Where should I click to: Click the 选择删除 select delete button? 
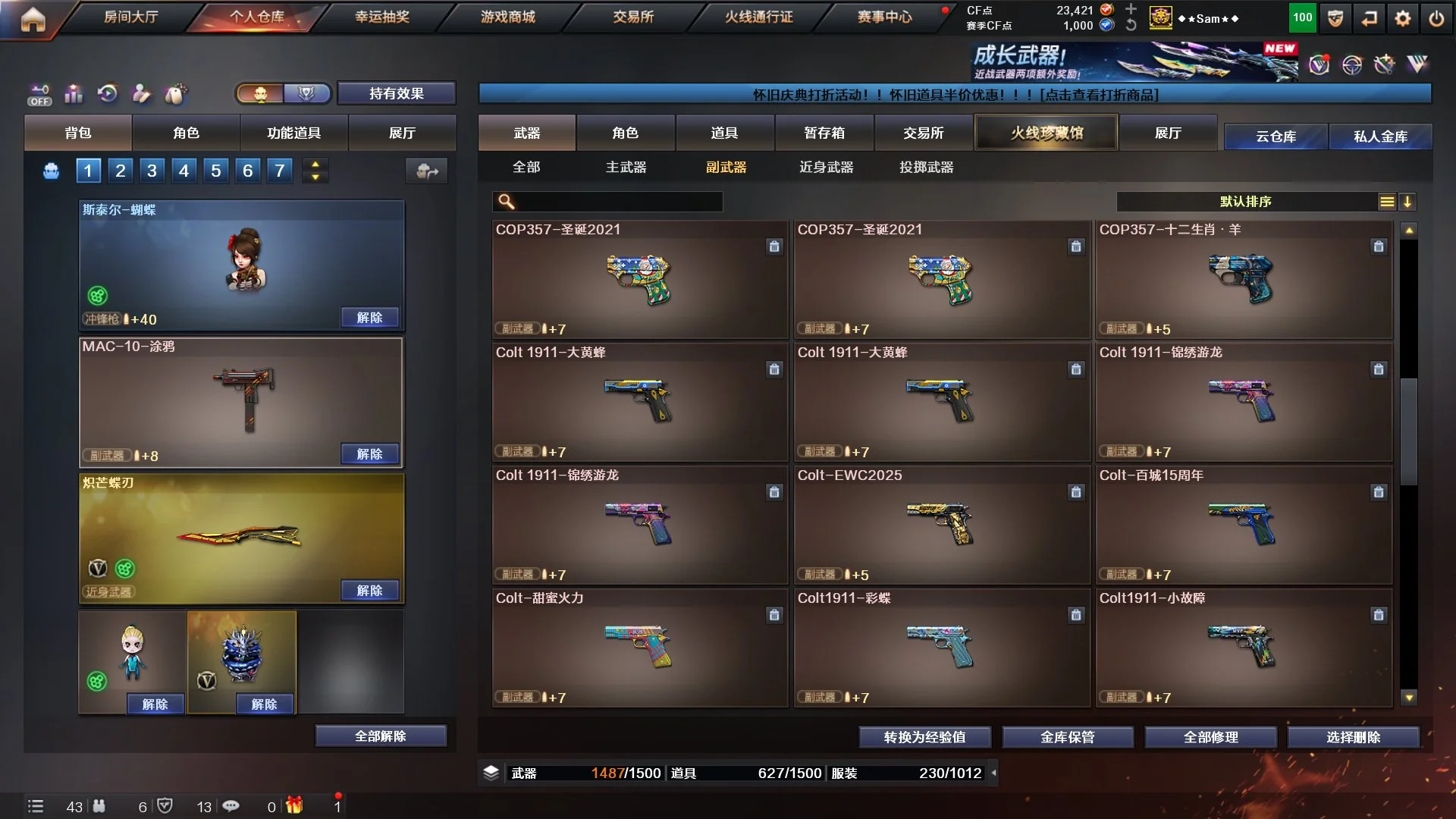pyautogui.click(x=1353, y=736)
